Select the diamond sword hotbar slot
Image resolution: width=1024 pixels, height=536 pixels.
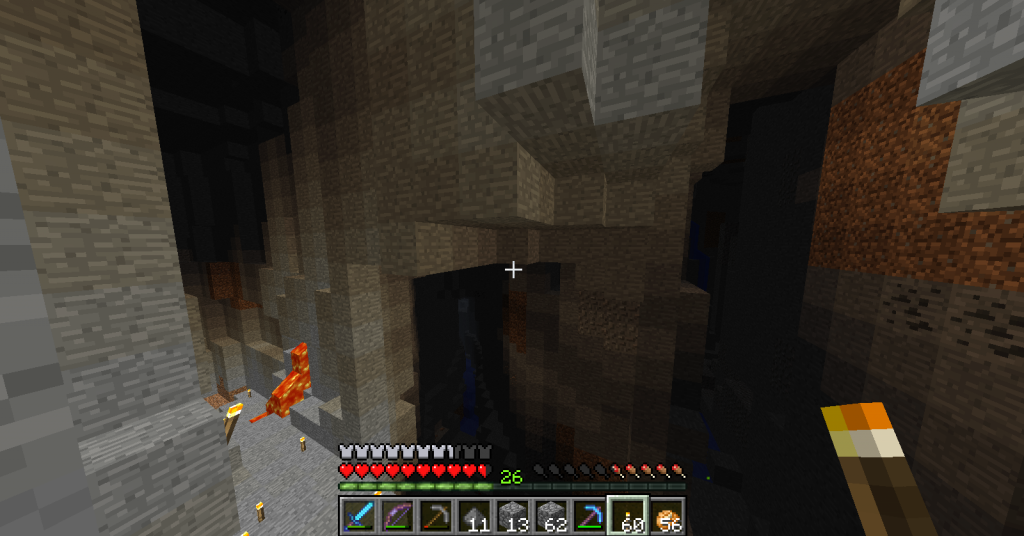click(358, 516)
